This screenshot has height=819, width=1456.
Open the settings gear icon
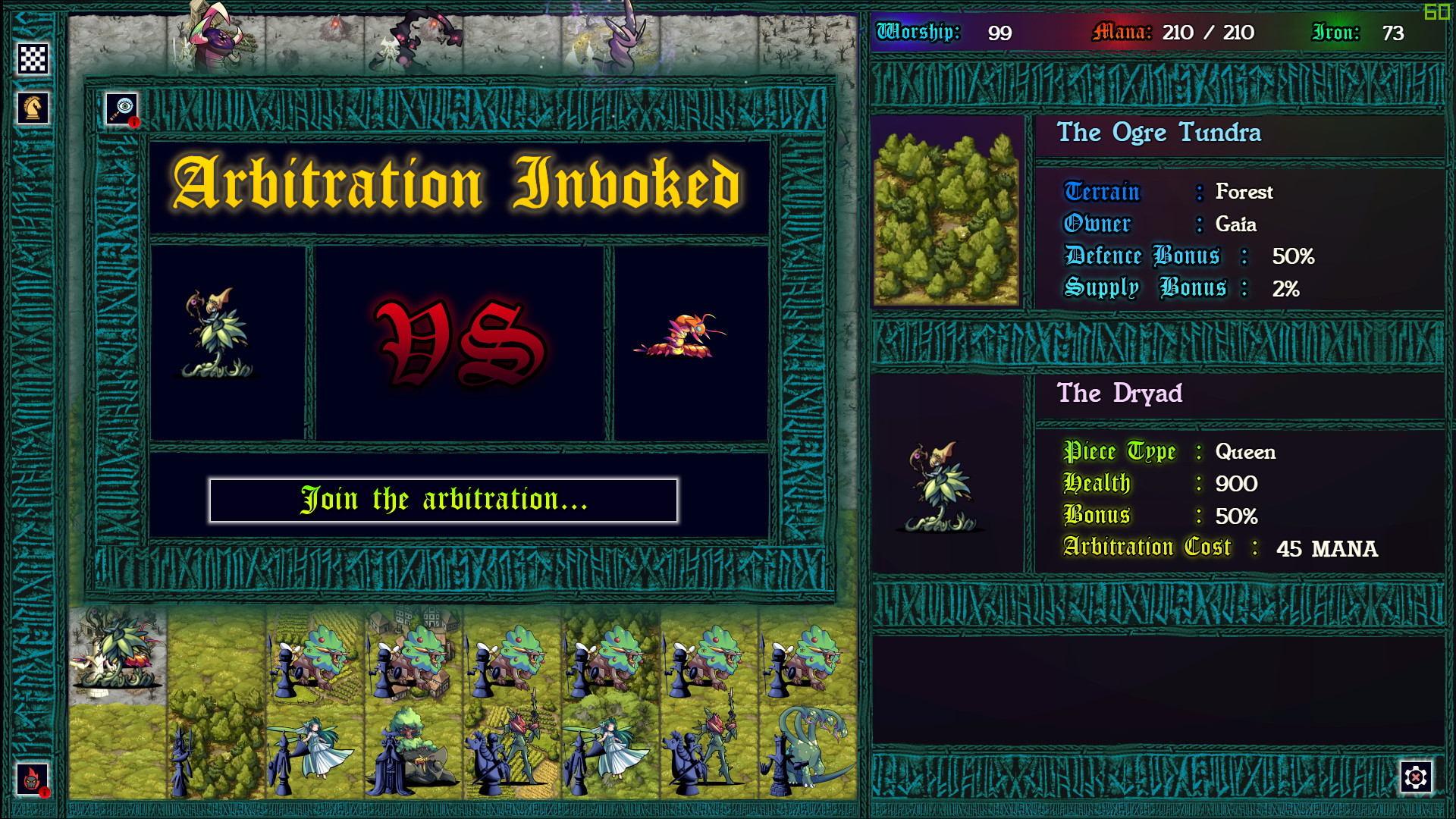point(1415,777)
